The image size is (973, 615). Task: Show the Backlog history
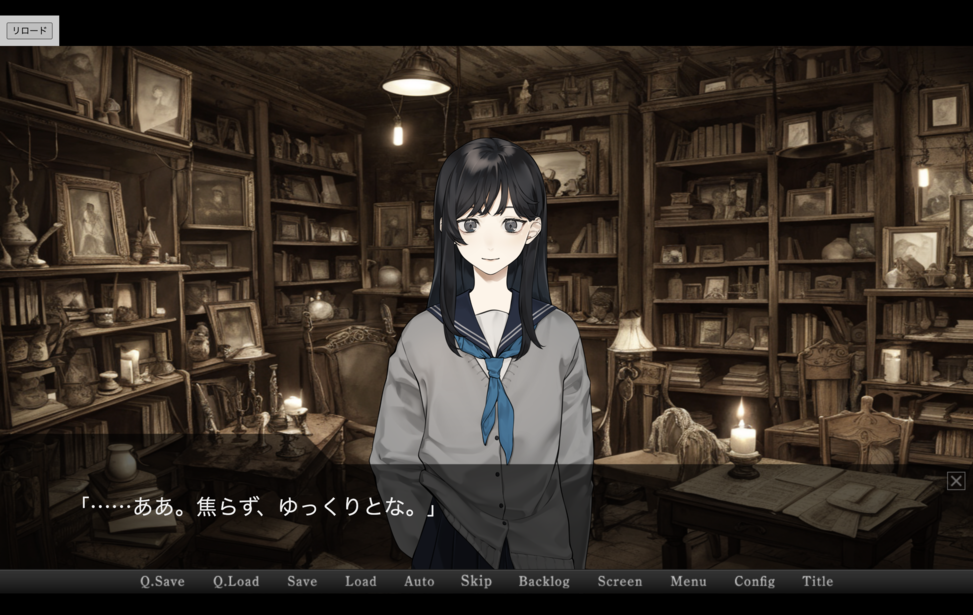pyautogui.click(x=544, y=581)
